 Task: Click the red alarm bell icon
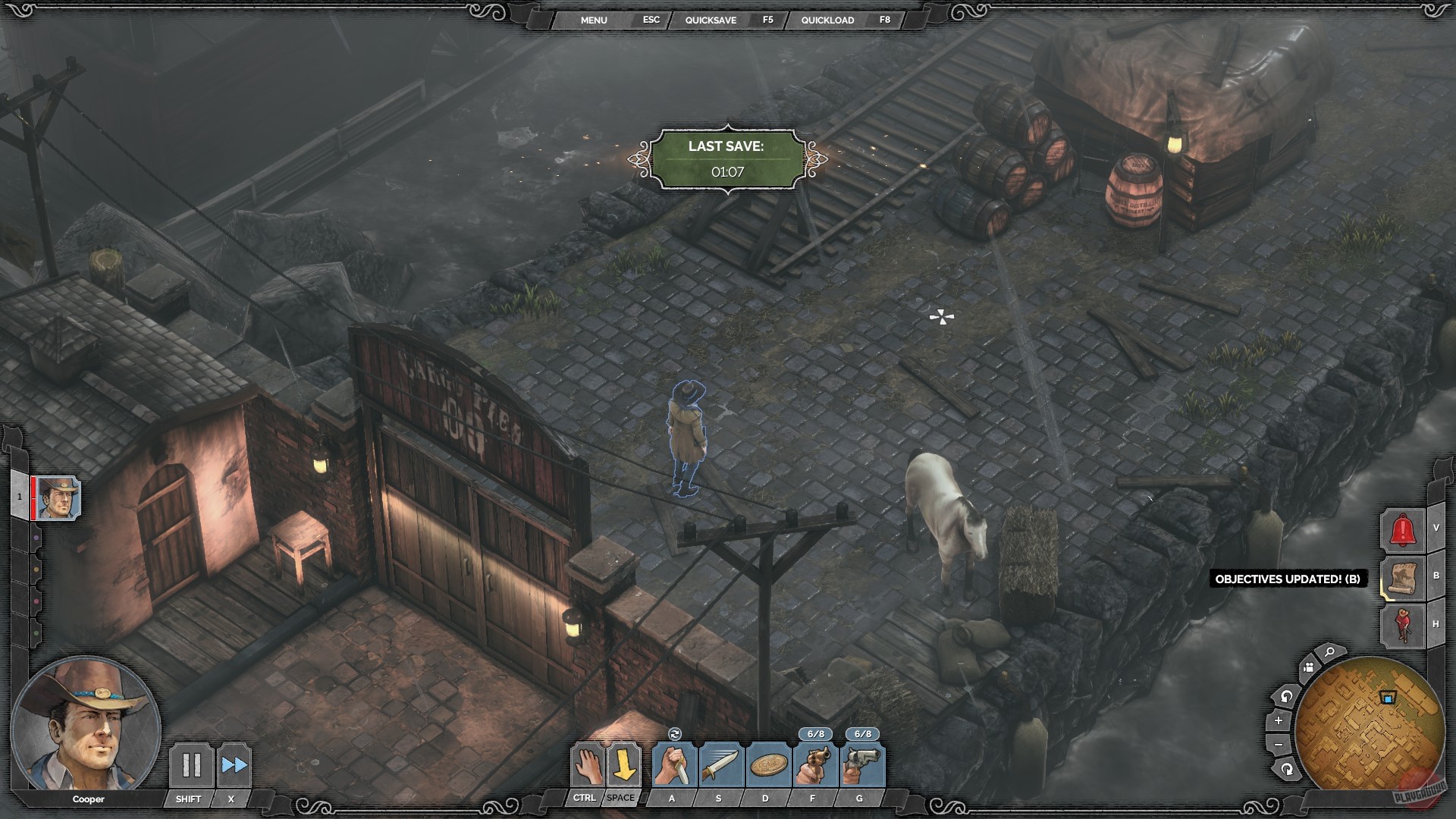pyautogui.click(x=1403, y=529)
